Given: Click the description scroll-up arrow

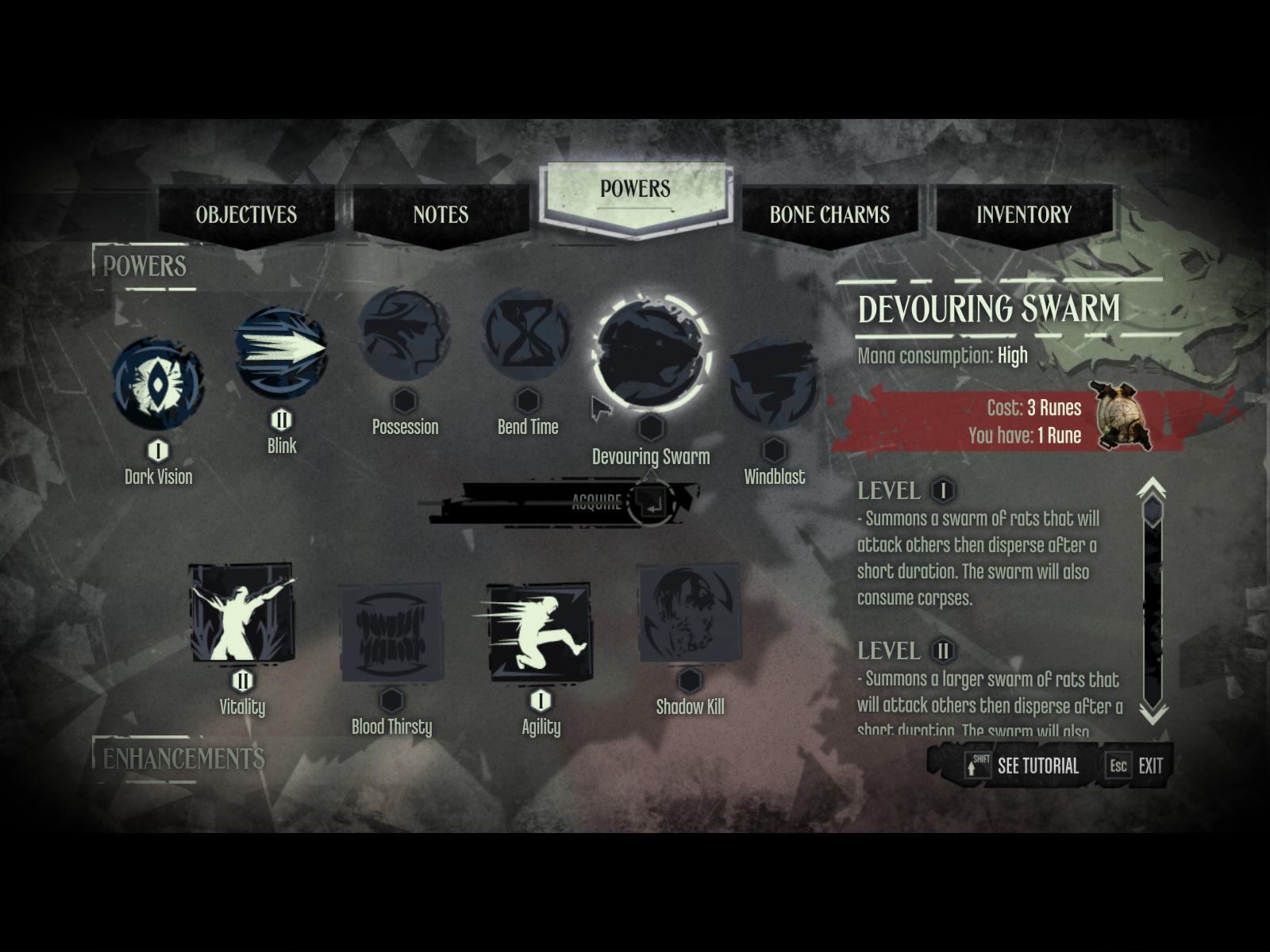Looking at the screenshot, I should (x=1152, y=487).
